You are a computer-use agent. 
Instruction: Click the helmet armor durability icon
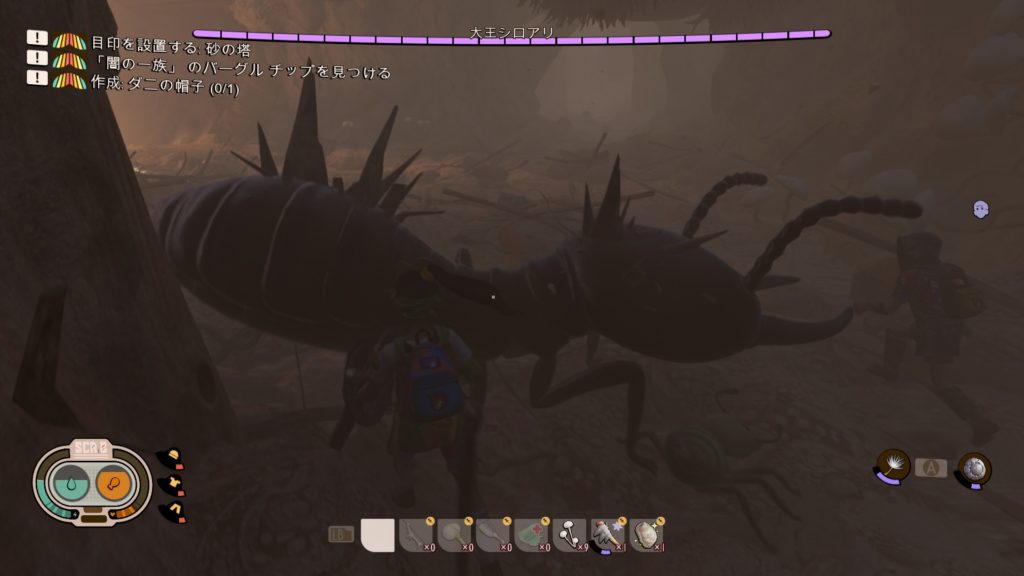[x=171, y=458]
